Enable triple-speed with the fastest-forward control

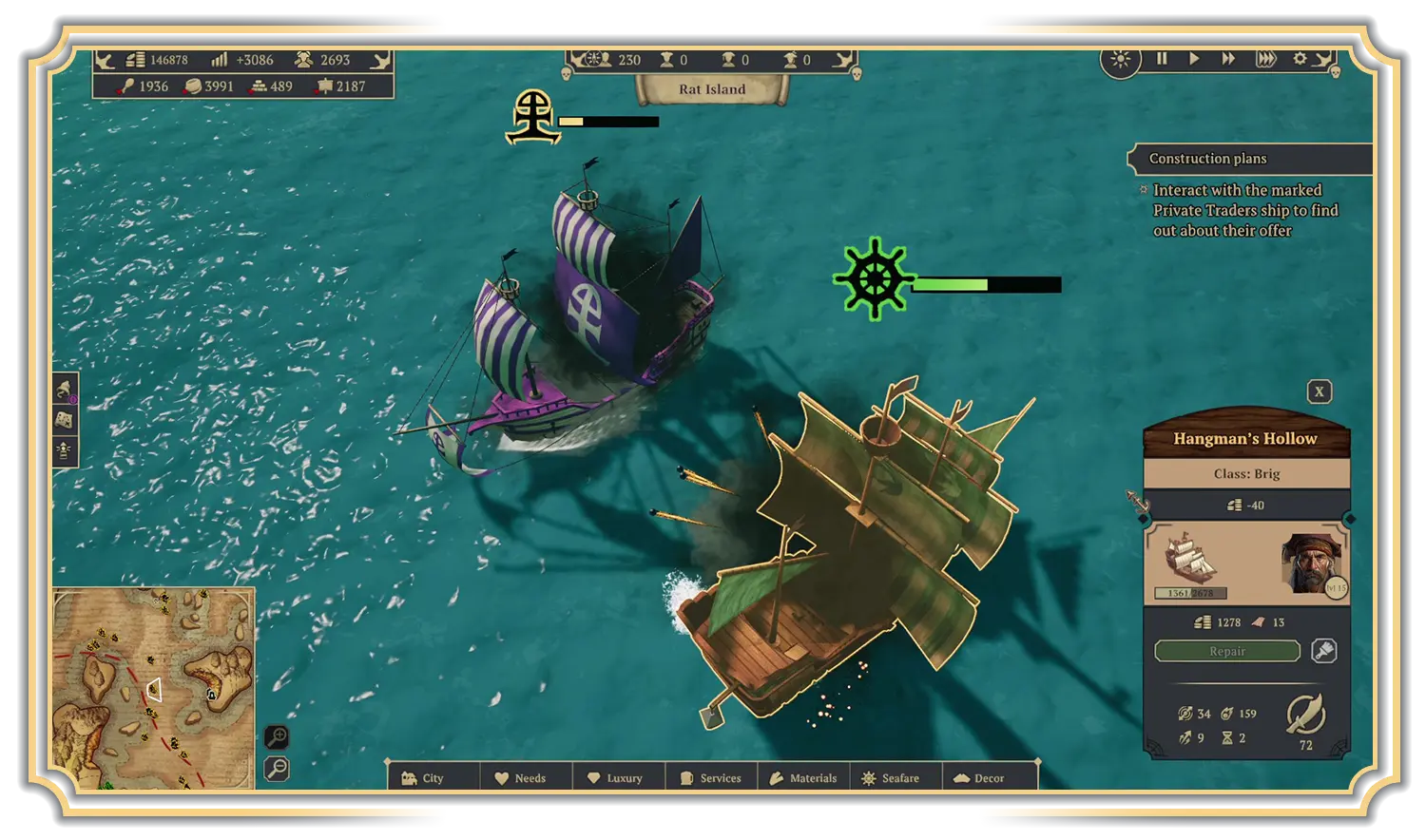click(x=1265, y=58)
